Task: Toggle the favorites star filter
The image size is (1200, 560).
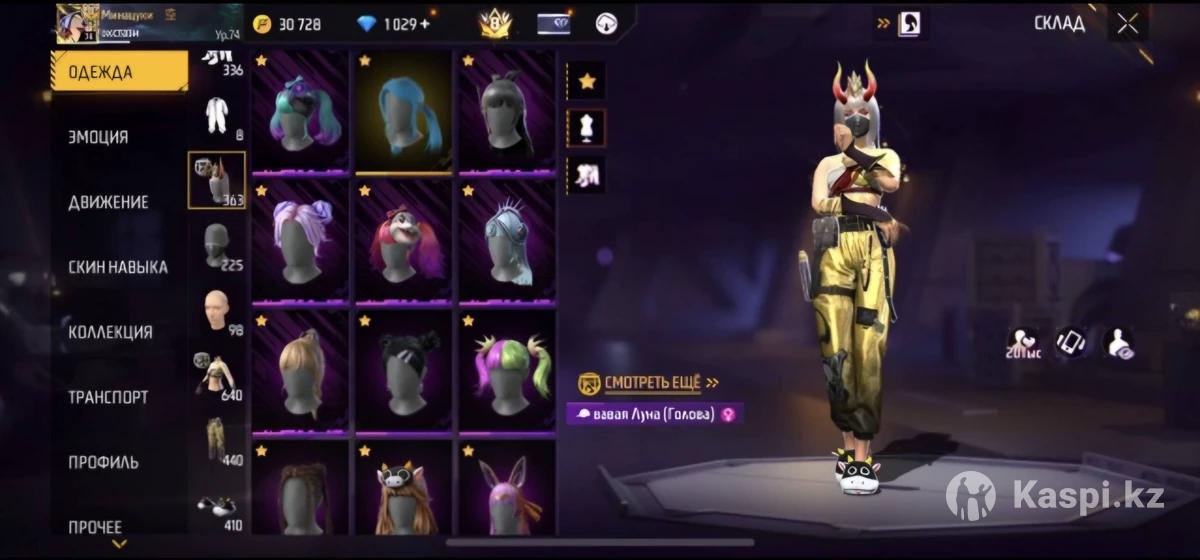Action: click(587, 81)
